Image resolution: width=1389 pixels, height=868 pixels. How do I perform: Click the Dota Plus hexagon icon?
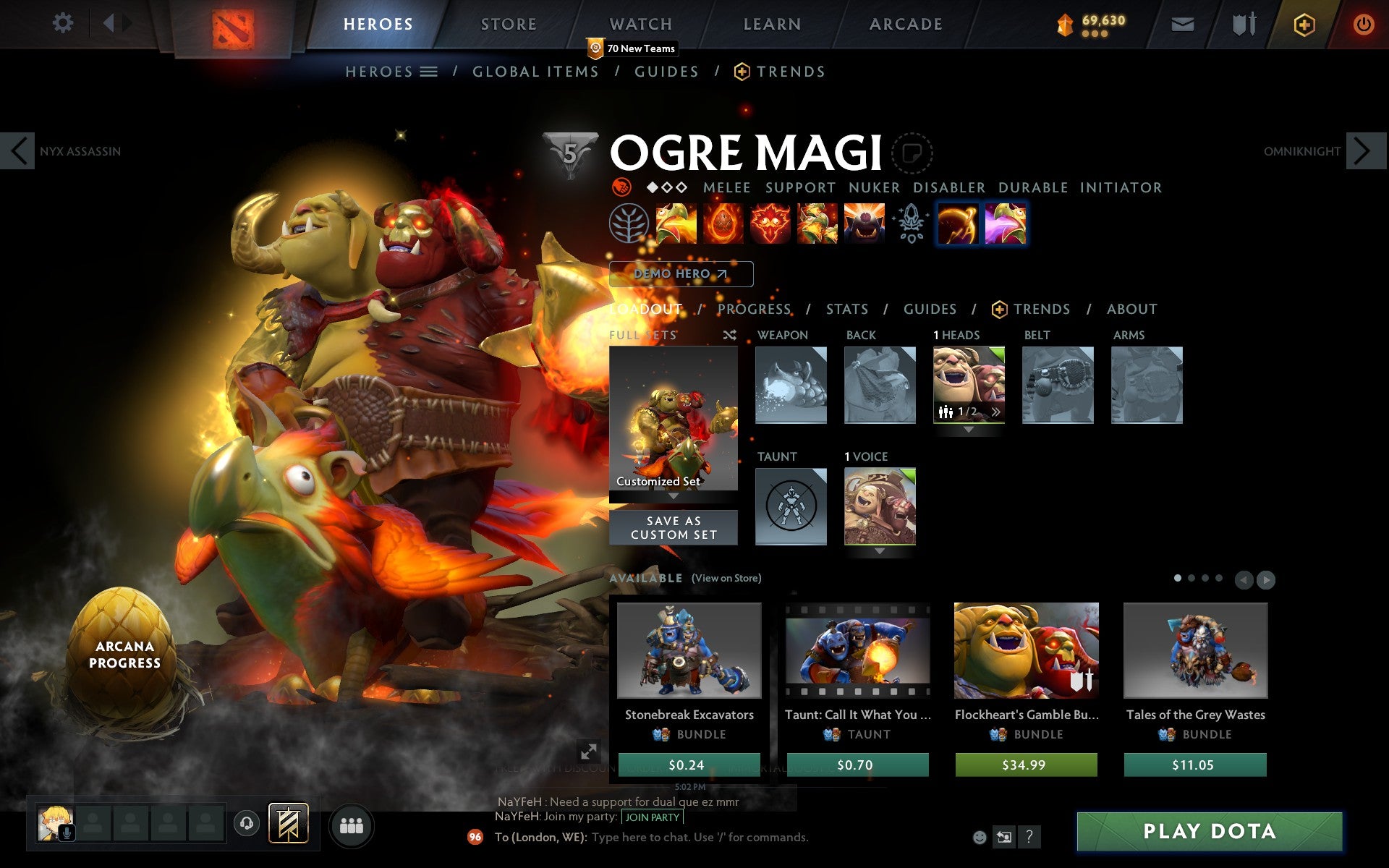[1303, 24]
